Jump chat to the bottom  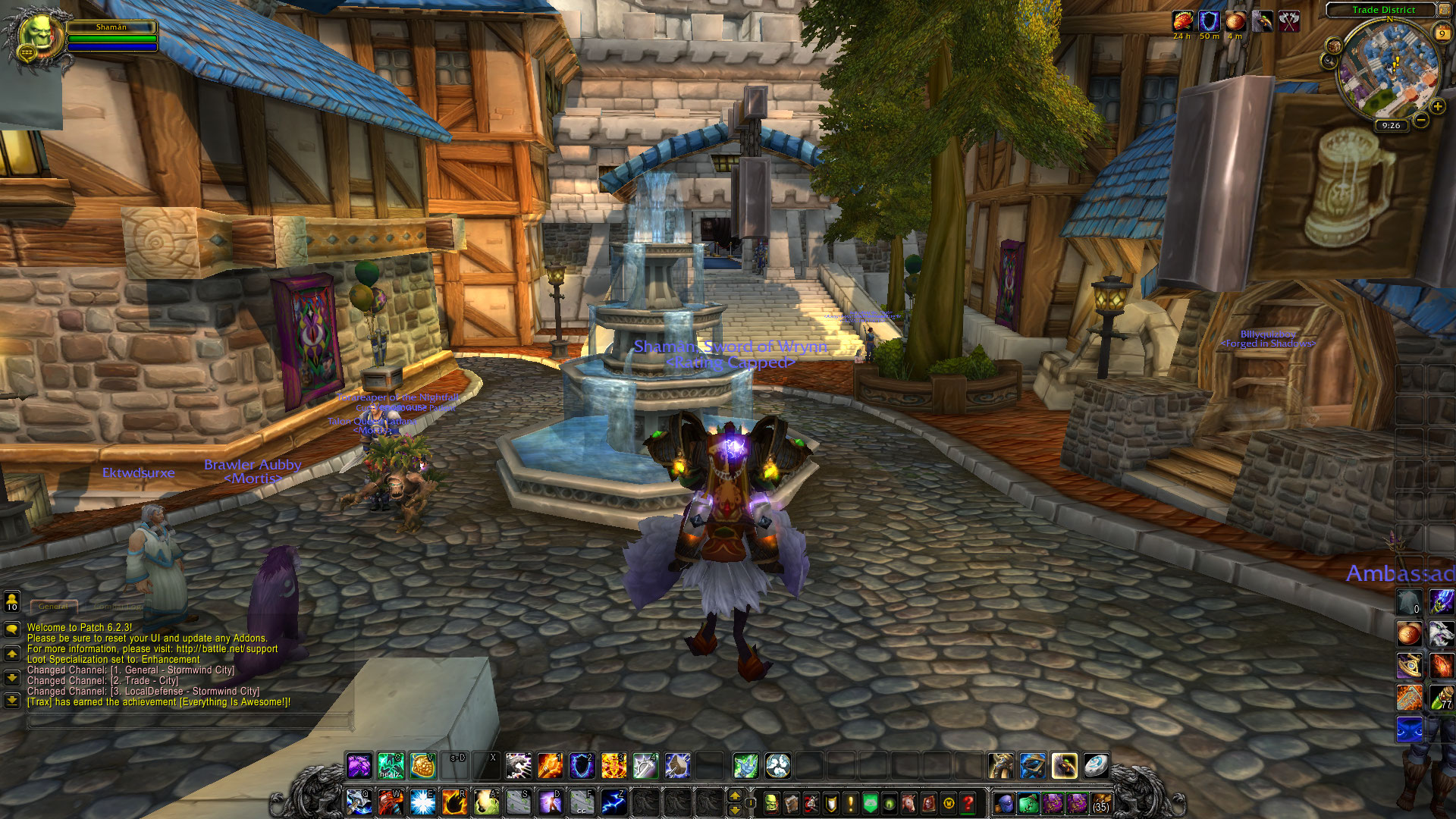[12, 700]
